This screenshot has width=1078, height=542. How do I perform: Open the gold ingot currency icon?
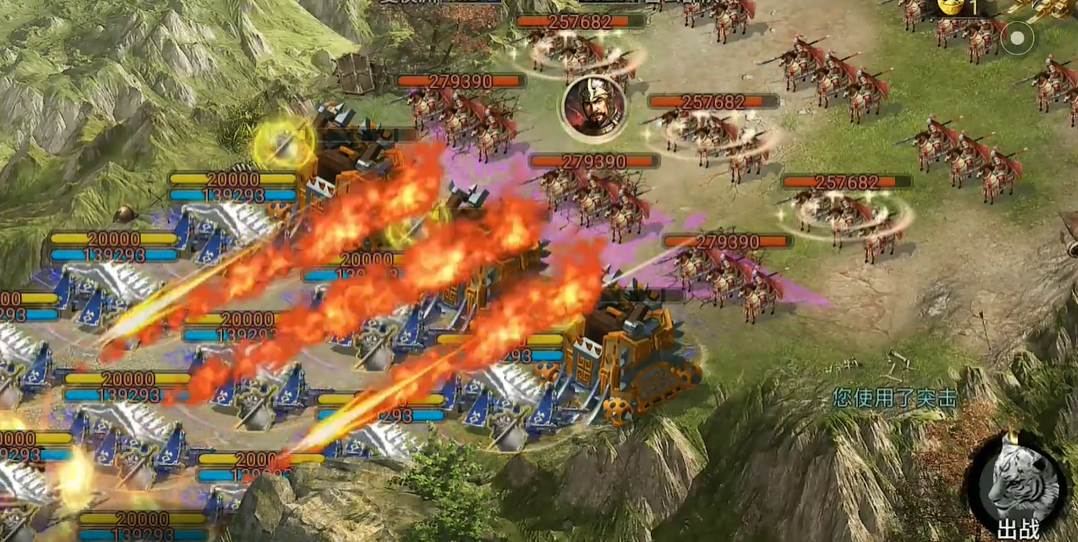[x=951, y=7]
